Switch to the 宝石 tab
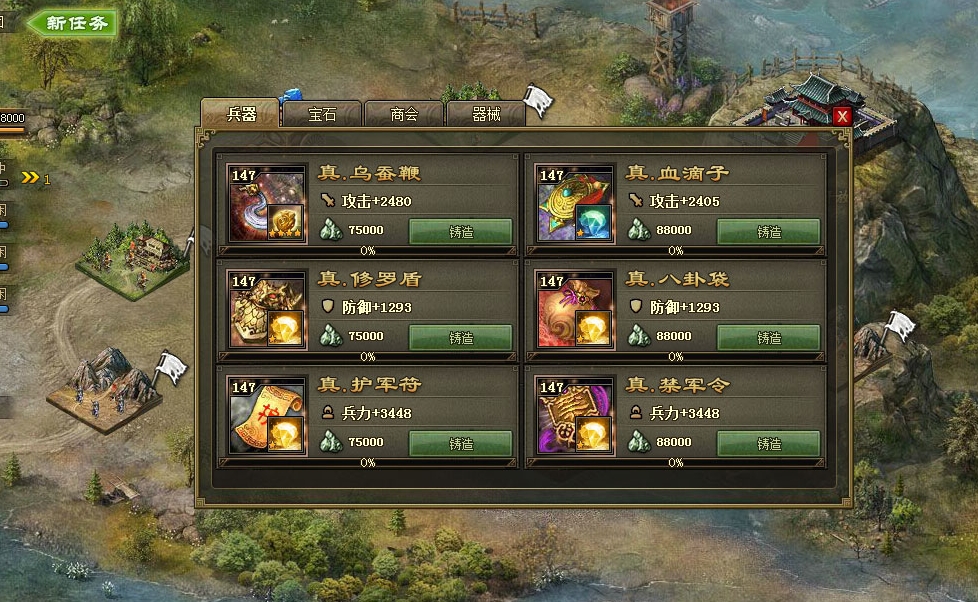 click(x=322, y=114)
